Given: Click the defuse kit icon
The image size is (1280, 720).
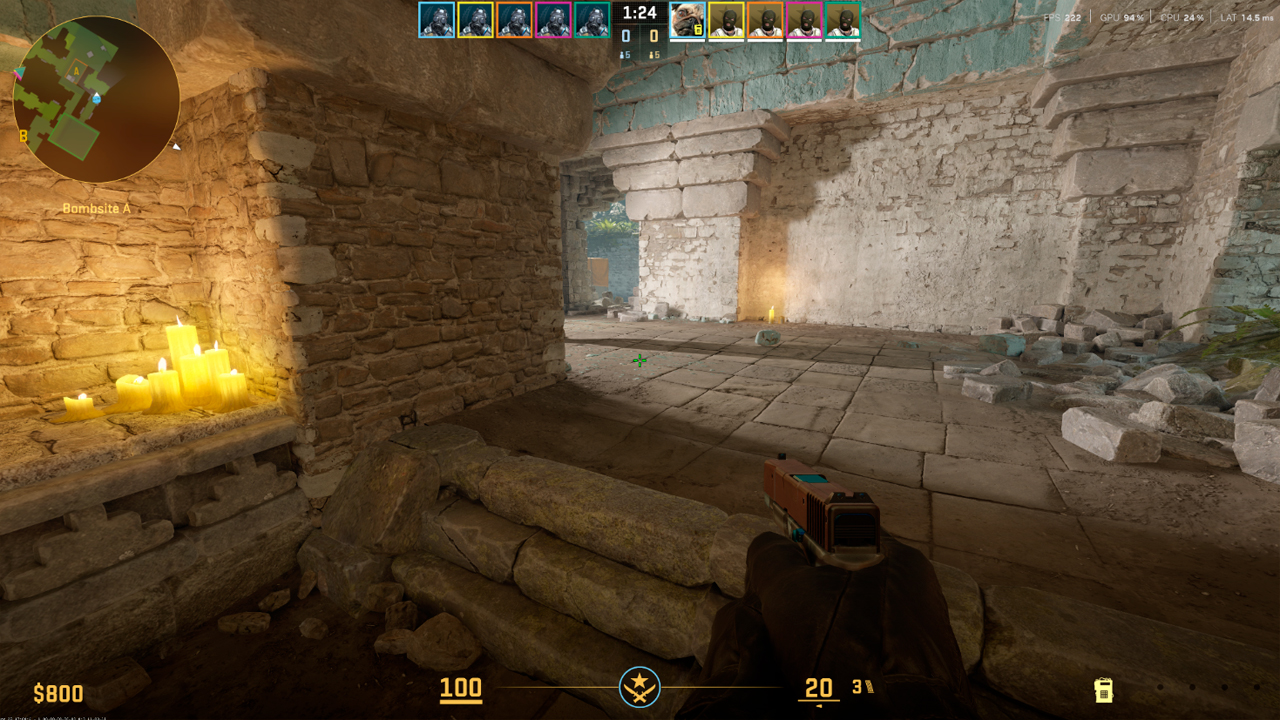Looking at the screenshot, I should click(1104, 689).
